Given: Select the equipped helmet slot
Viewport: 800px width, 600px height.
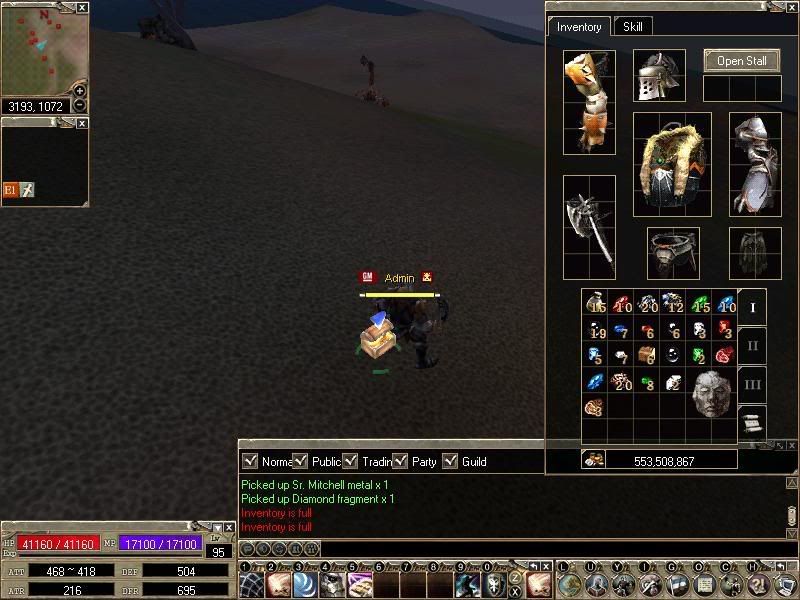Looking at the screenshot, I should click(x=659, y=76).
